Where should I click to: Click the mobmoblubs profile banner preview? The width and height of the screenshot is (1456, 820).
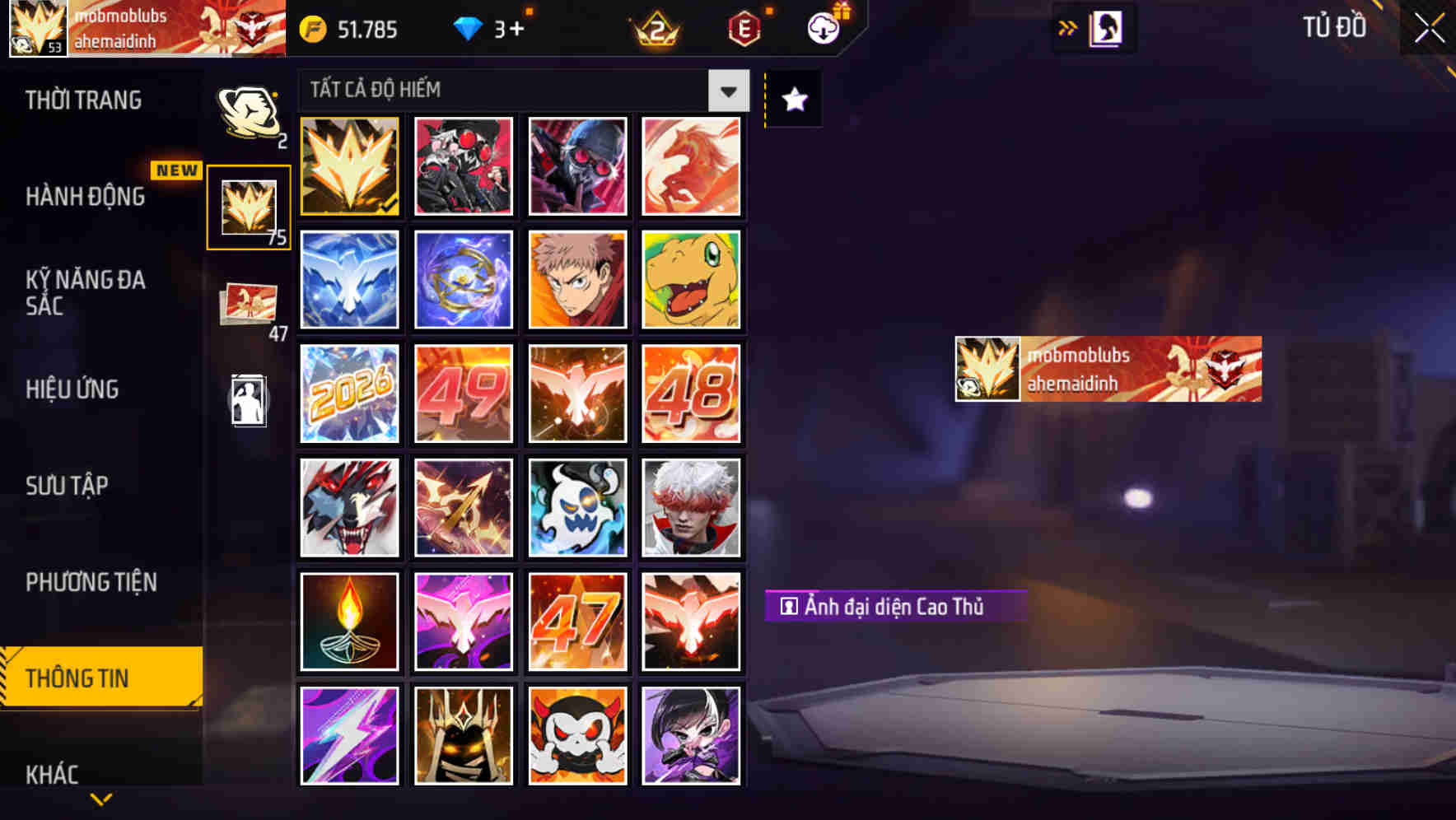tap(1107, 369)
